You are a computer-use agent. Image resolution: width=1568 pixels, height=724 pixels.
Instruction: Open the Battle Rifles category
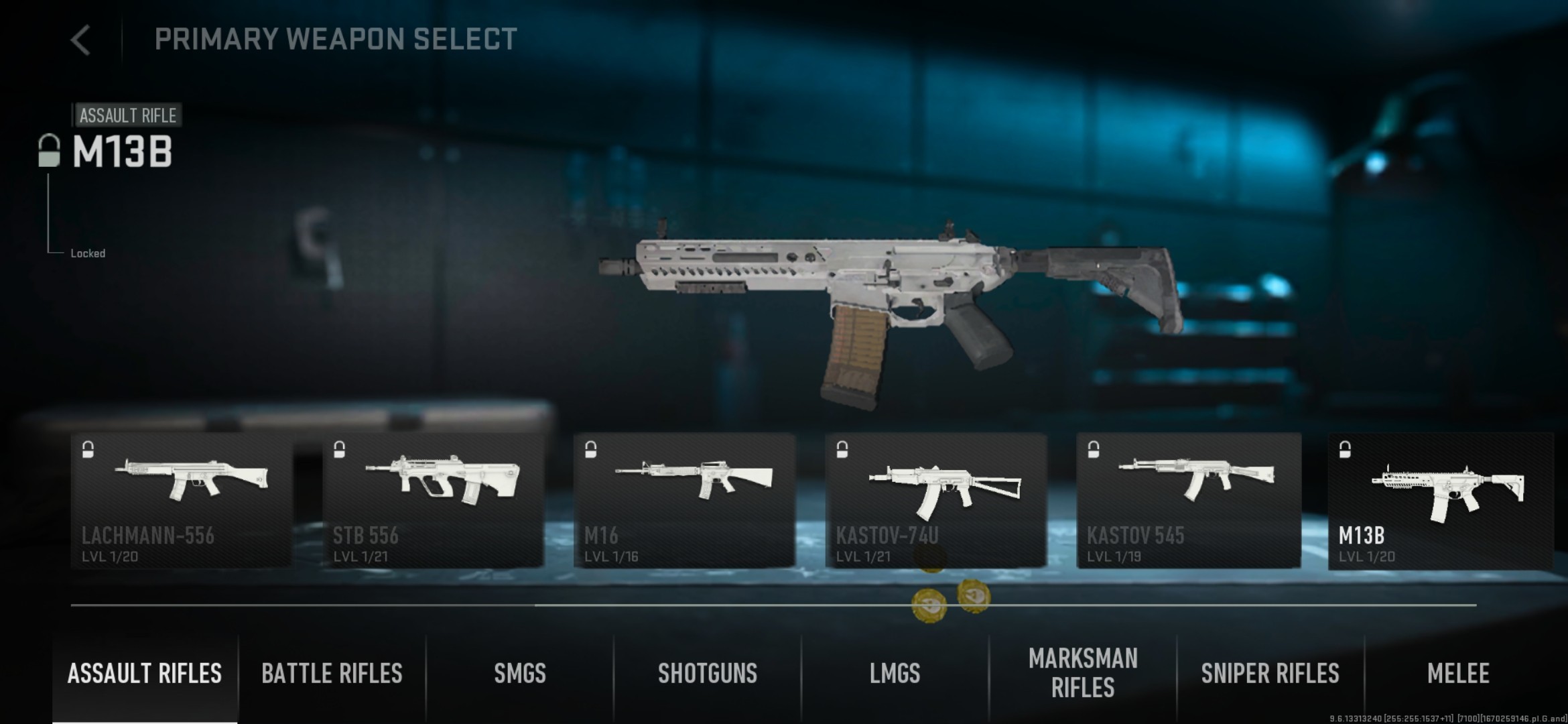click(x=332, y=674)
